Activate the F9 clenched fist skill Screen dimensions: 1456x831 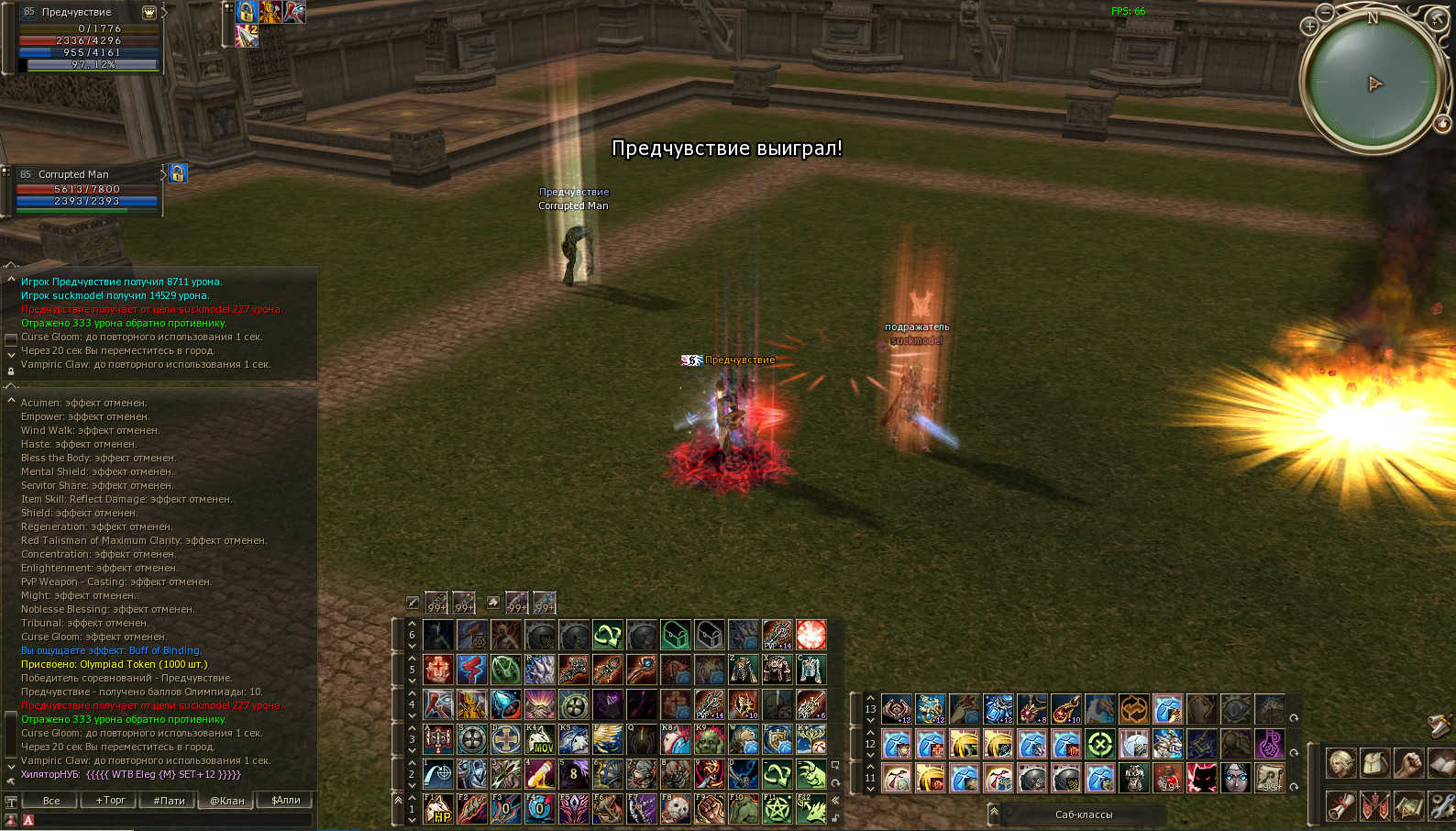click(x=710, y=809)
